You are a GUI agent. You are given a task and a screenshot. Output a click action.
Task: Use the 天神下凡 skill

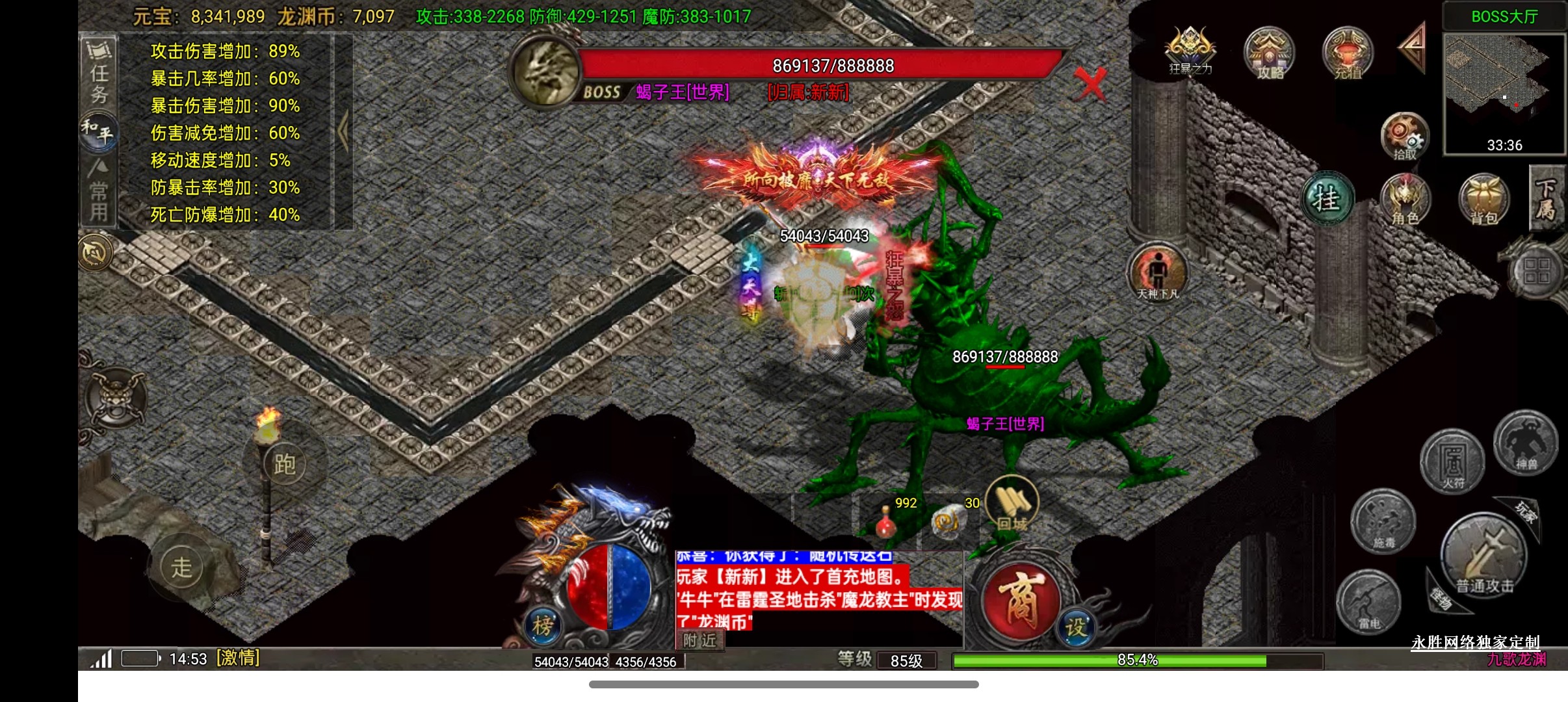(1158, 272)
